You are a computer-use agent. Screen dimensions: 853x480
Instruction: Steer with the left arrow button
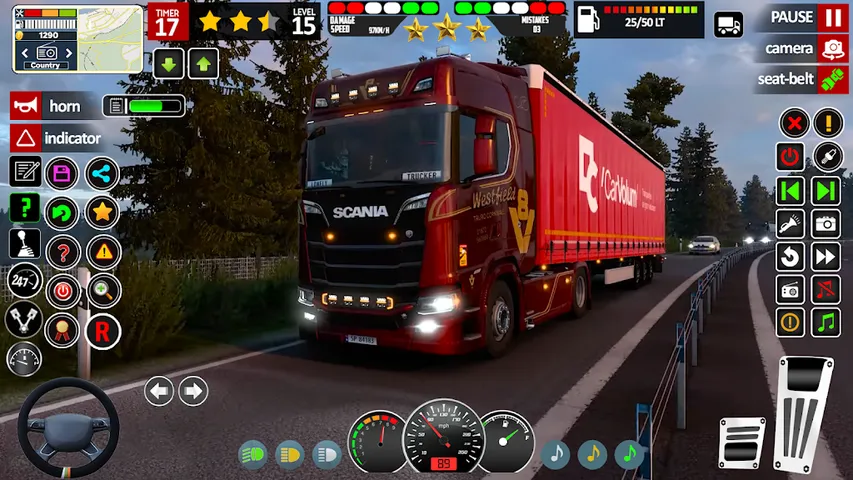(159, 391)
